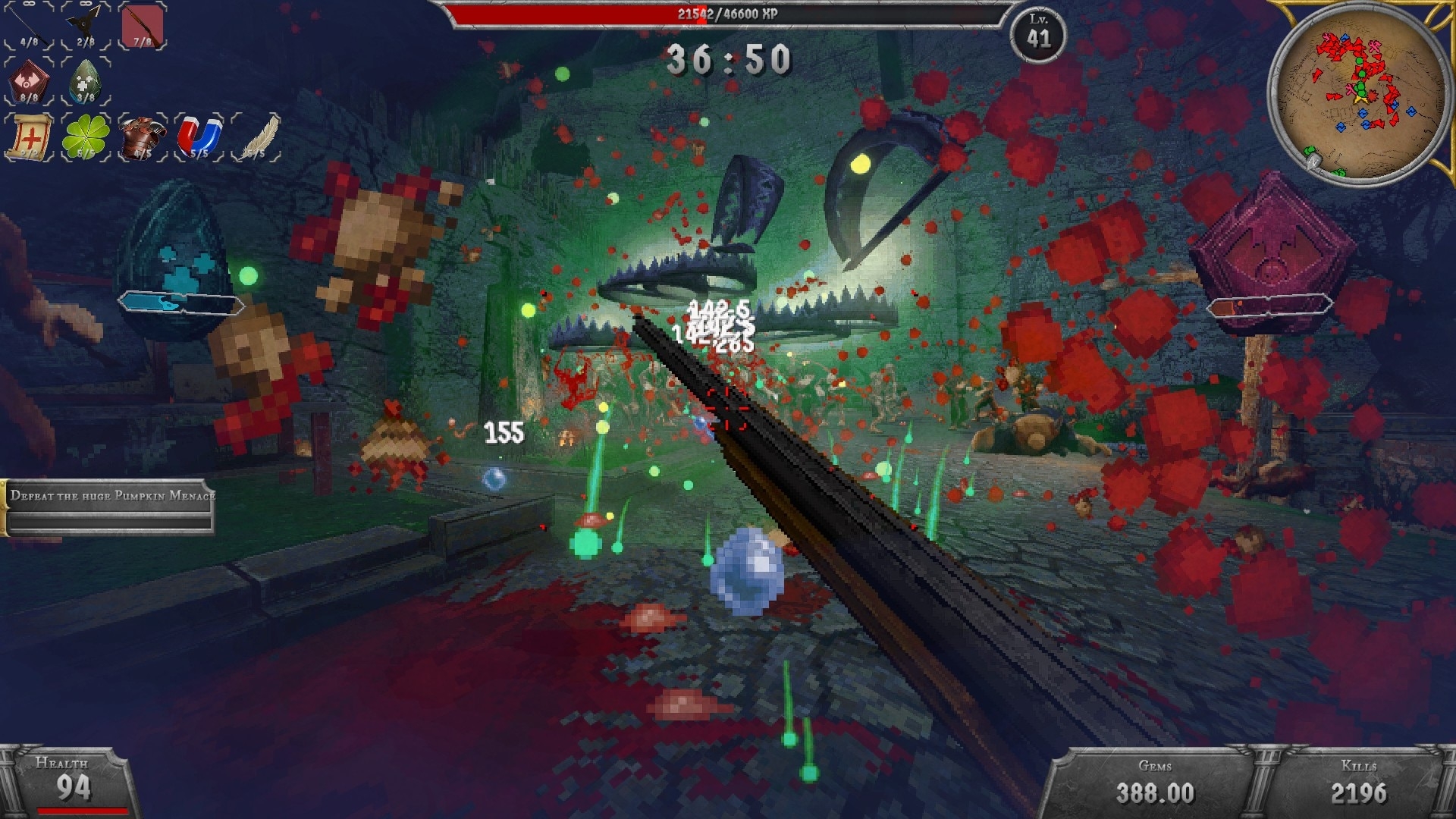Select the shuriken weapon slot
The image size is (1456, 819).
[x=86, y=25]
